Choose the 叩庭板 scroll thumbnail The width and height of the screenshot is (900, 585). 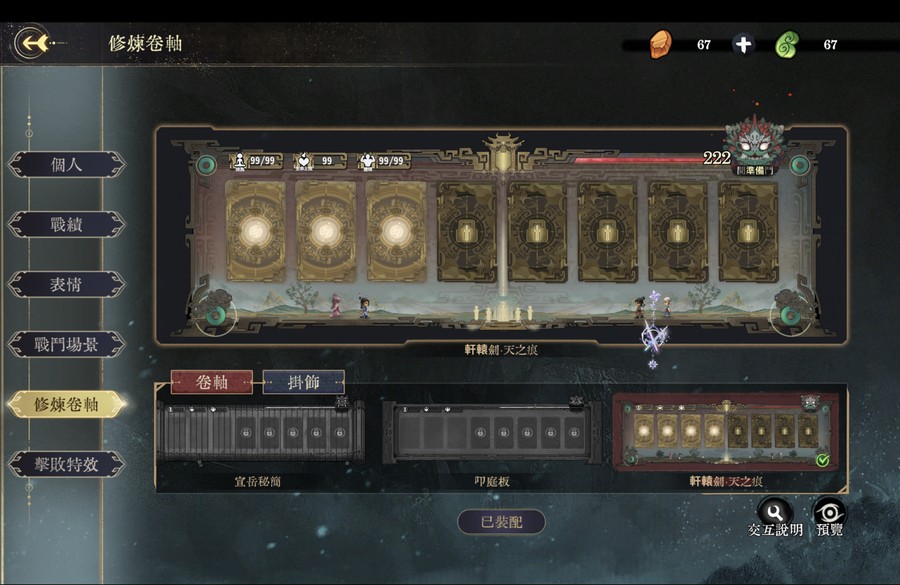[487, 433]
